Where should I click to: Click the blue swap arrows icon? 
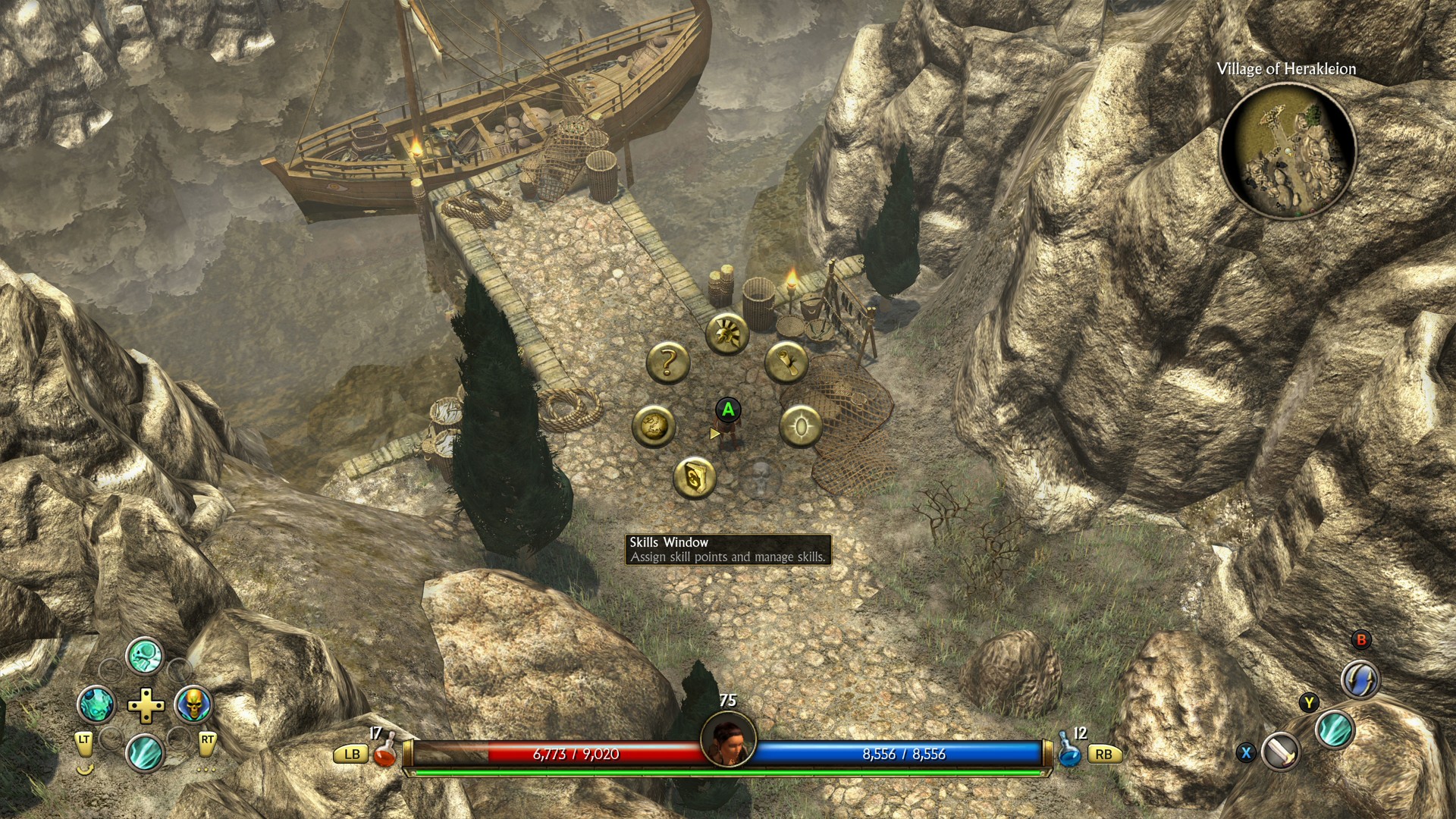1360,678
